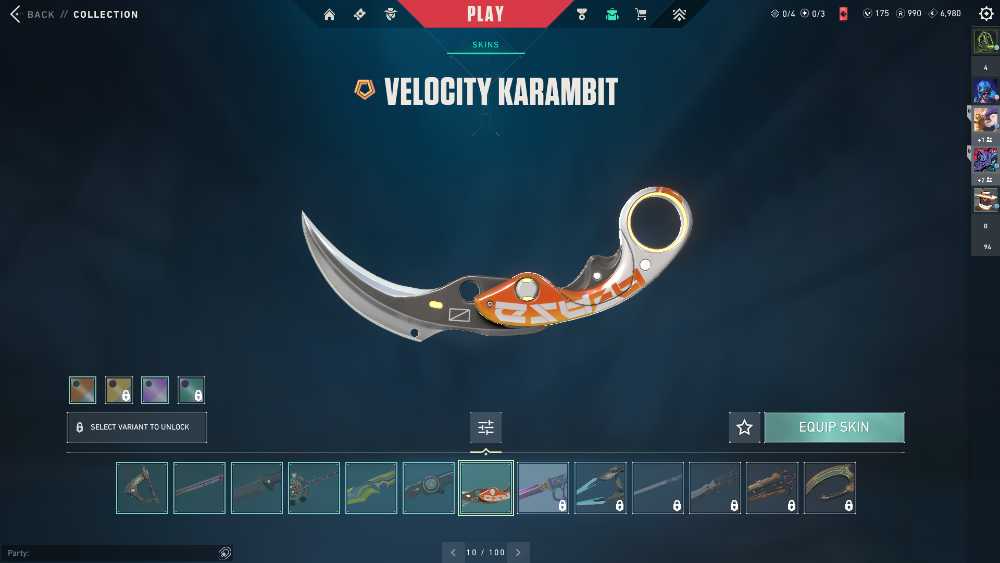The height and width of the screenshot is (563, 1000).
Task: Go to the next skin page arrow
Action: click(518, 552)
